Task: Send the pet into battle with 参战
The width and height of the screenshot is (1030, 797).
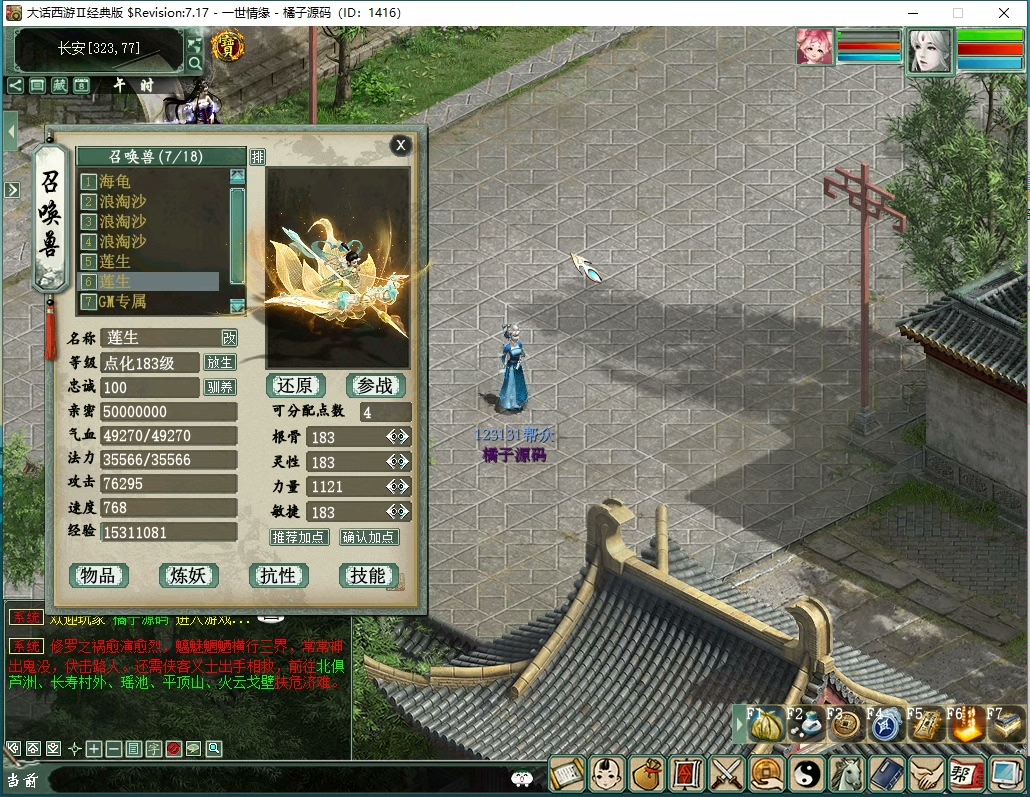Action: pyautogui.click(x=375, y=385)
